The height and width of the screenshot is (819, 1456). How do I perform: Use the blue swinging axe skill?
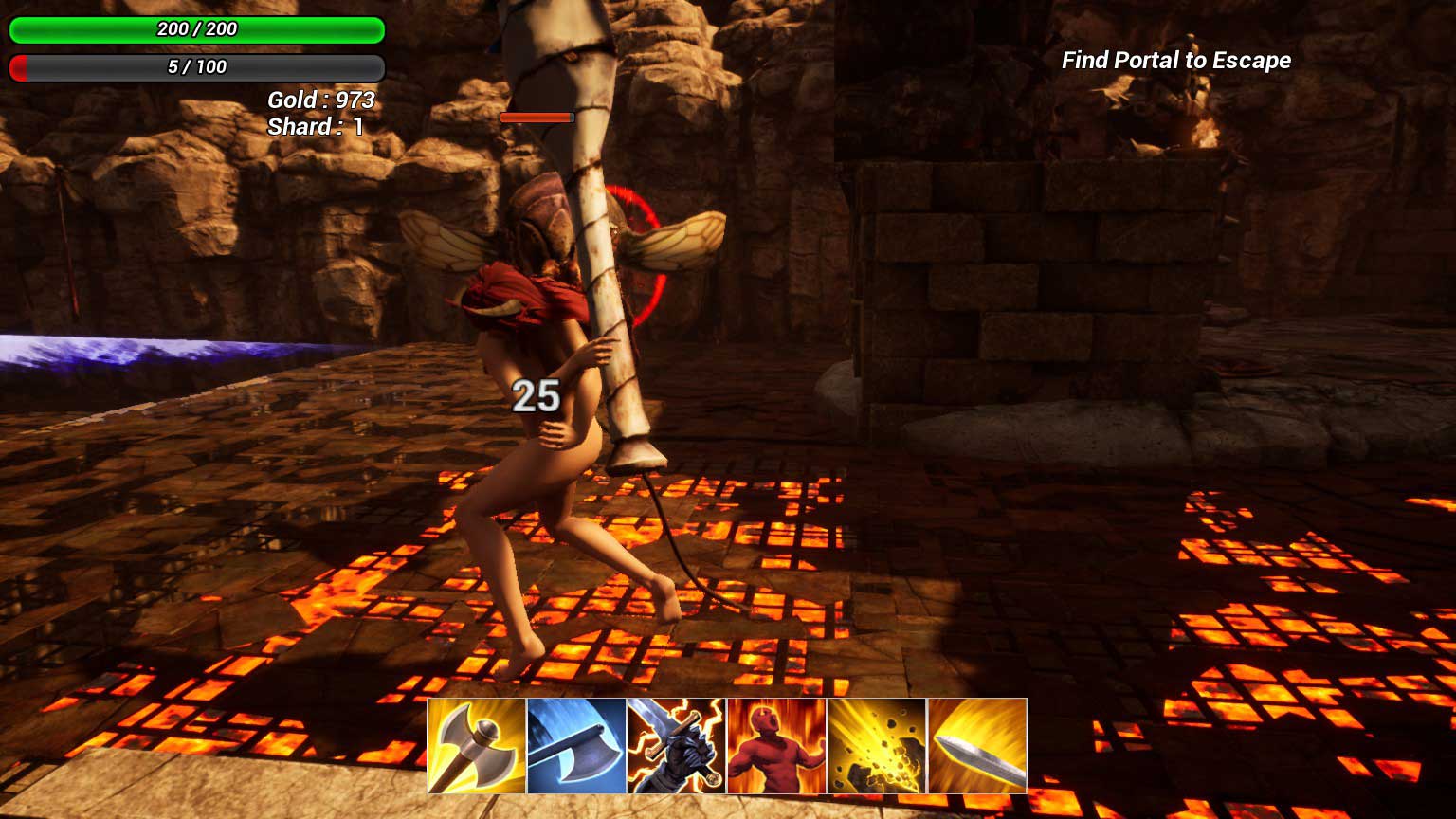click(x=576, y=746)
